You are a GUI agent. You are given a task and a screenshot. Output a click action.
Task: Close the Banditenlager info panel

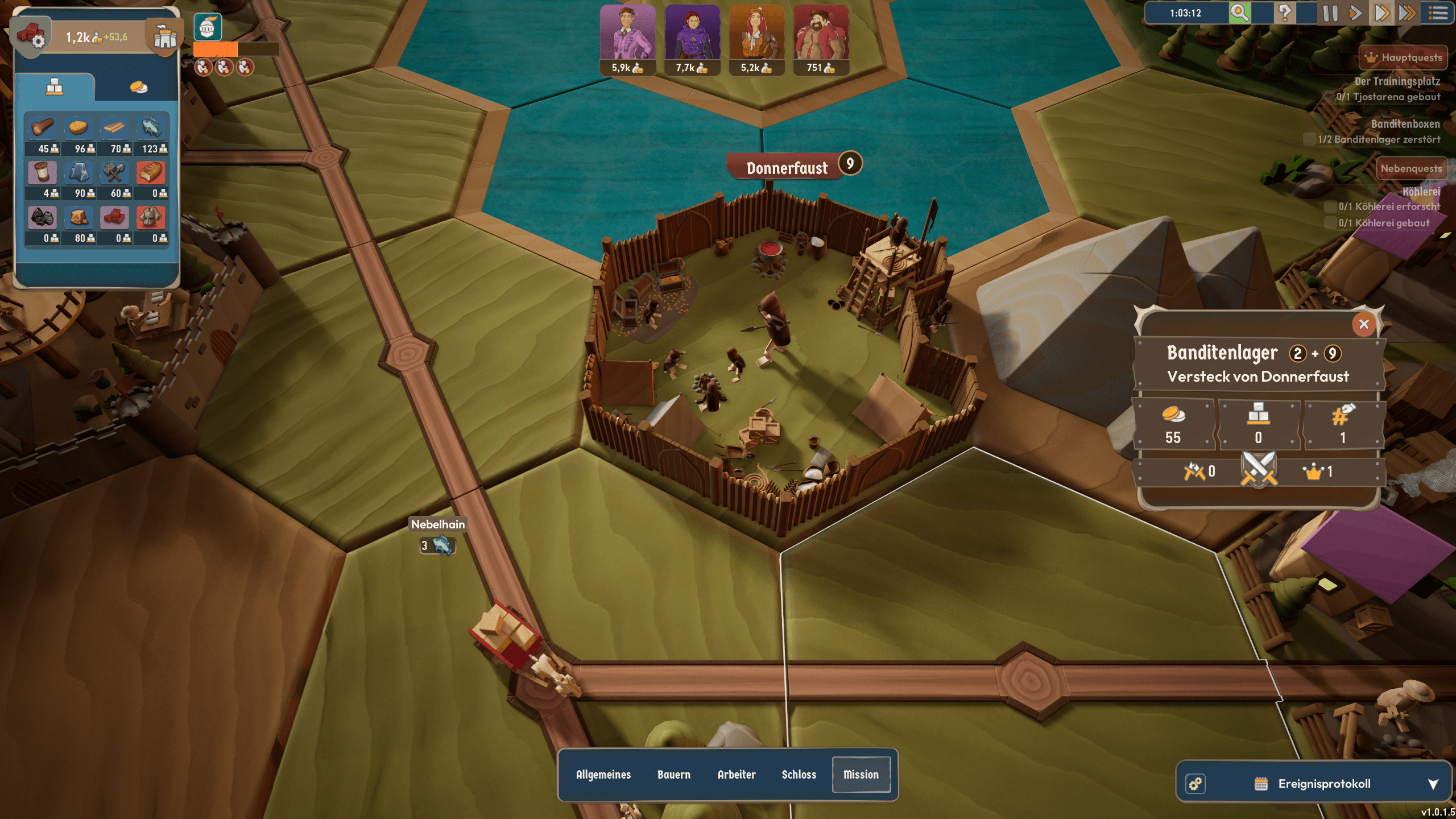1363,324
